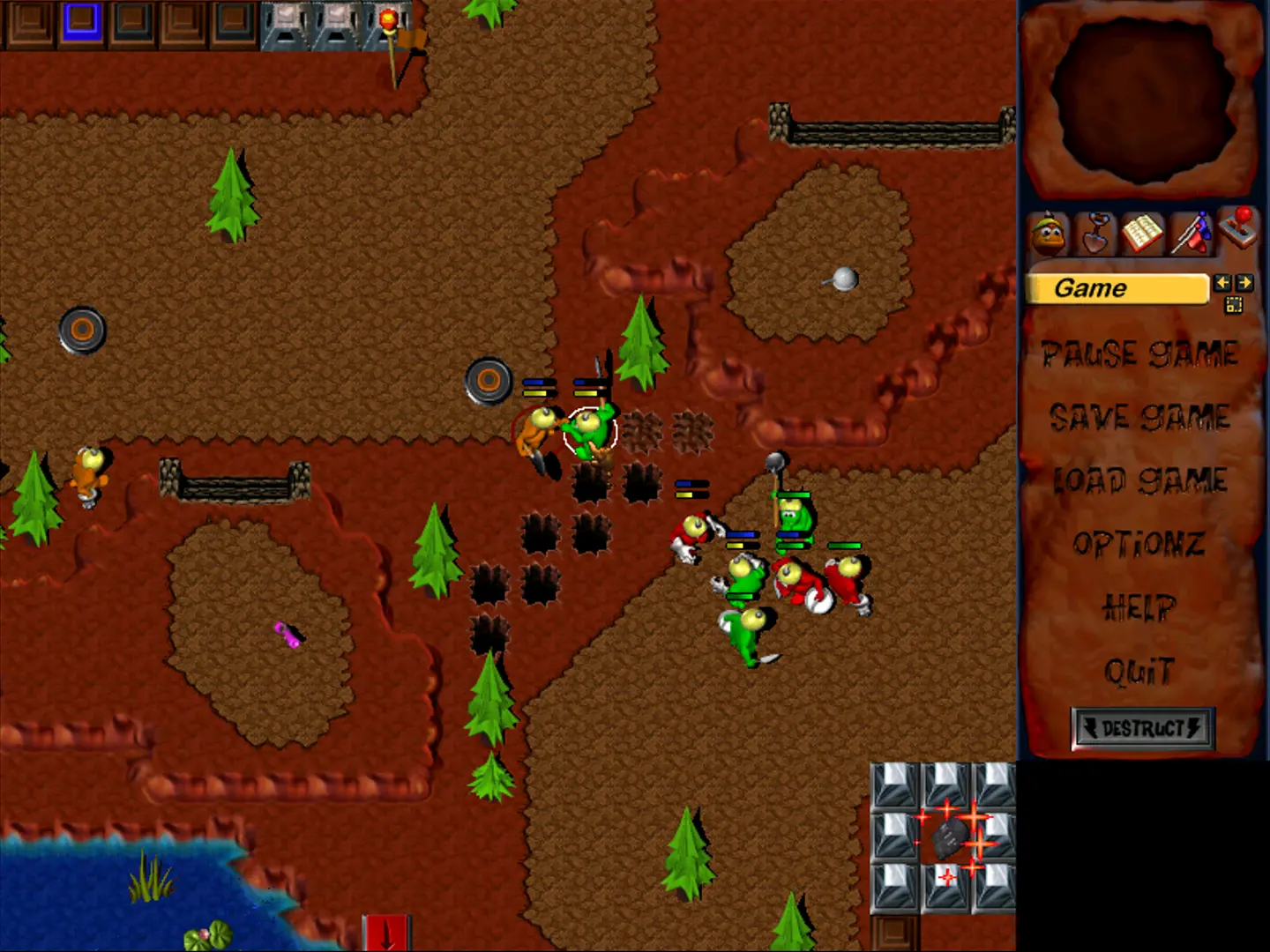Image resolution: width=1270 pixels, height=952 pixels.
Task: Select the red joystick tab
Action: pos(1238,228)
